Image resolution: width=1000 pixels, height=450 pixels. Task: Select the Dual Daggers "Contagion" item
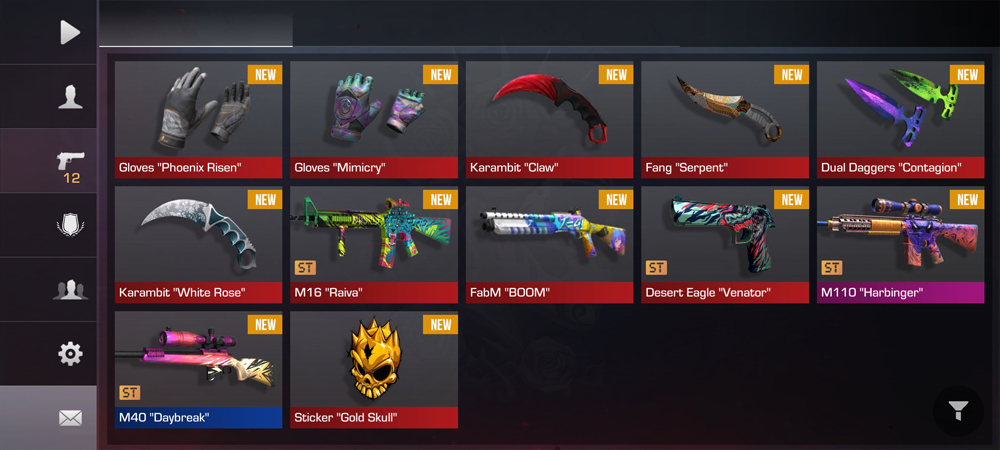[900, 119]
